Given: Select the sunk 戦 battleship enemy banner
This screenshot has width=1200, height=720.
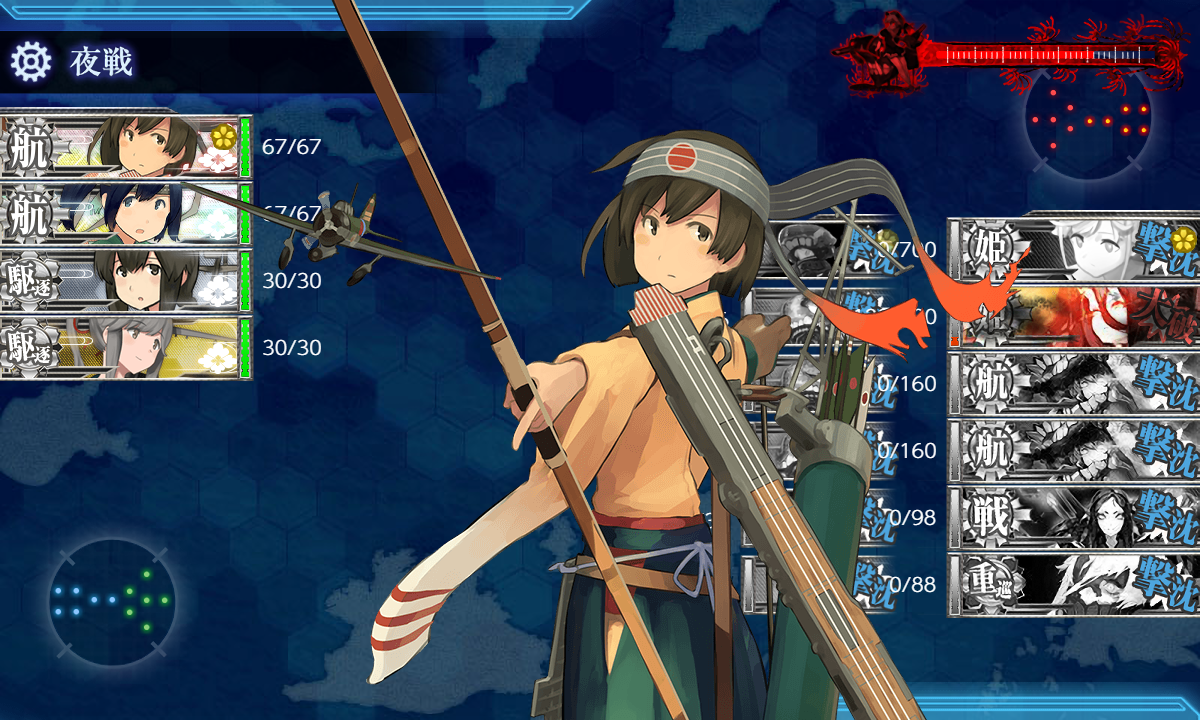Looking at the screenshot, I should pos(1074,517).
